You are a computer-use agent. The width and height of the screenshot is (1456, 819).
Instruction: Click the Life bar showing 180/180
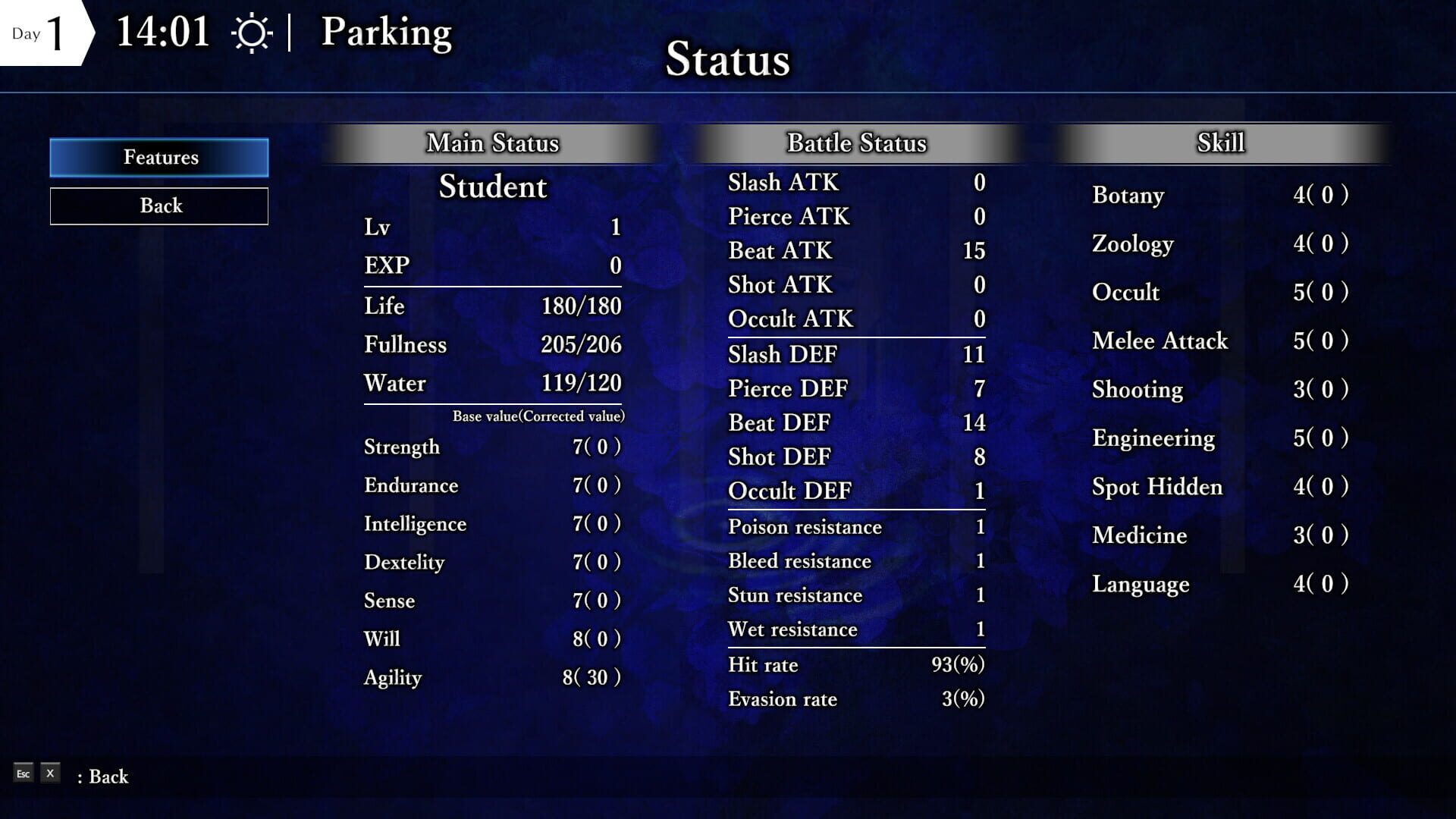[x=493, y=306]
